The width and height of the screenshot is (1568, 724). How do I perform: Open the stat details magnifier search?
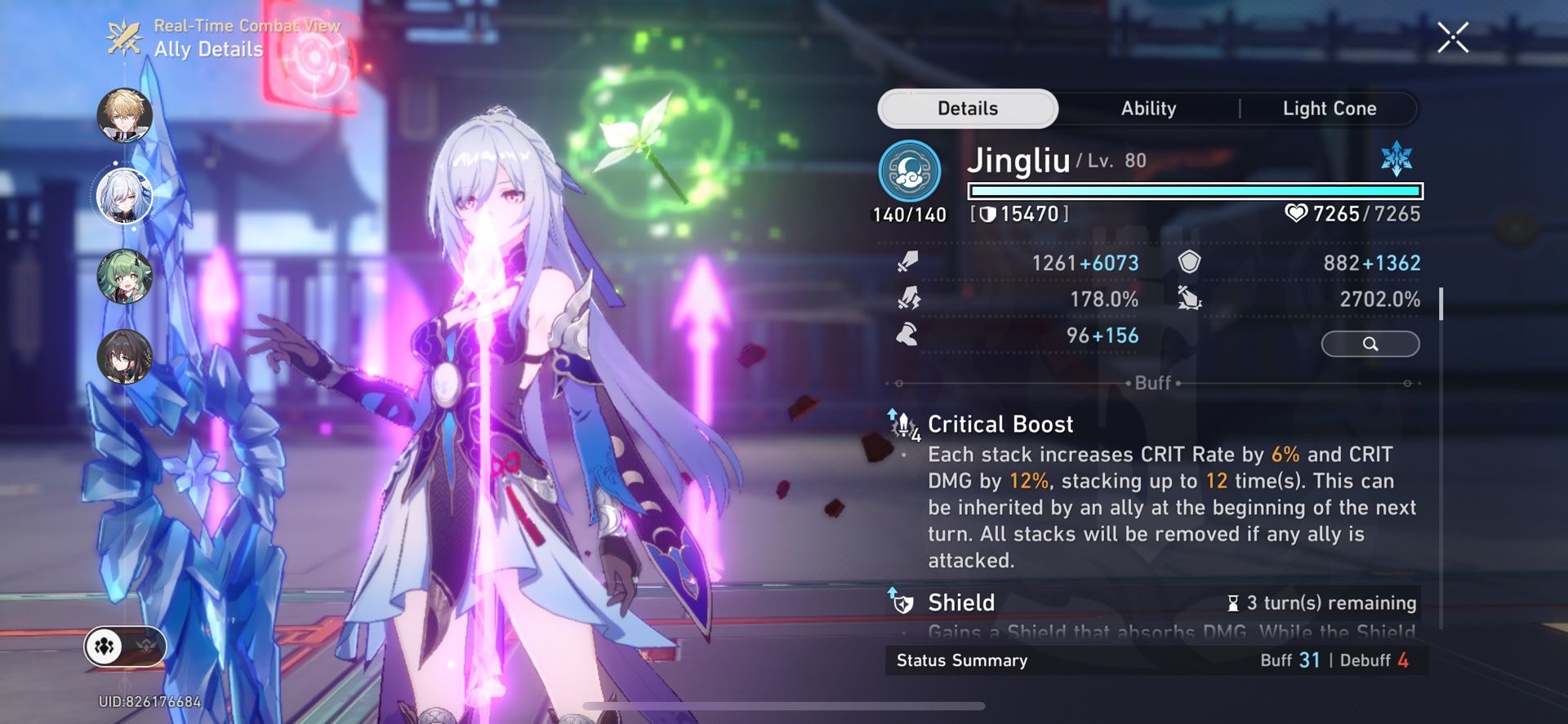click(1370, 344)
